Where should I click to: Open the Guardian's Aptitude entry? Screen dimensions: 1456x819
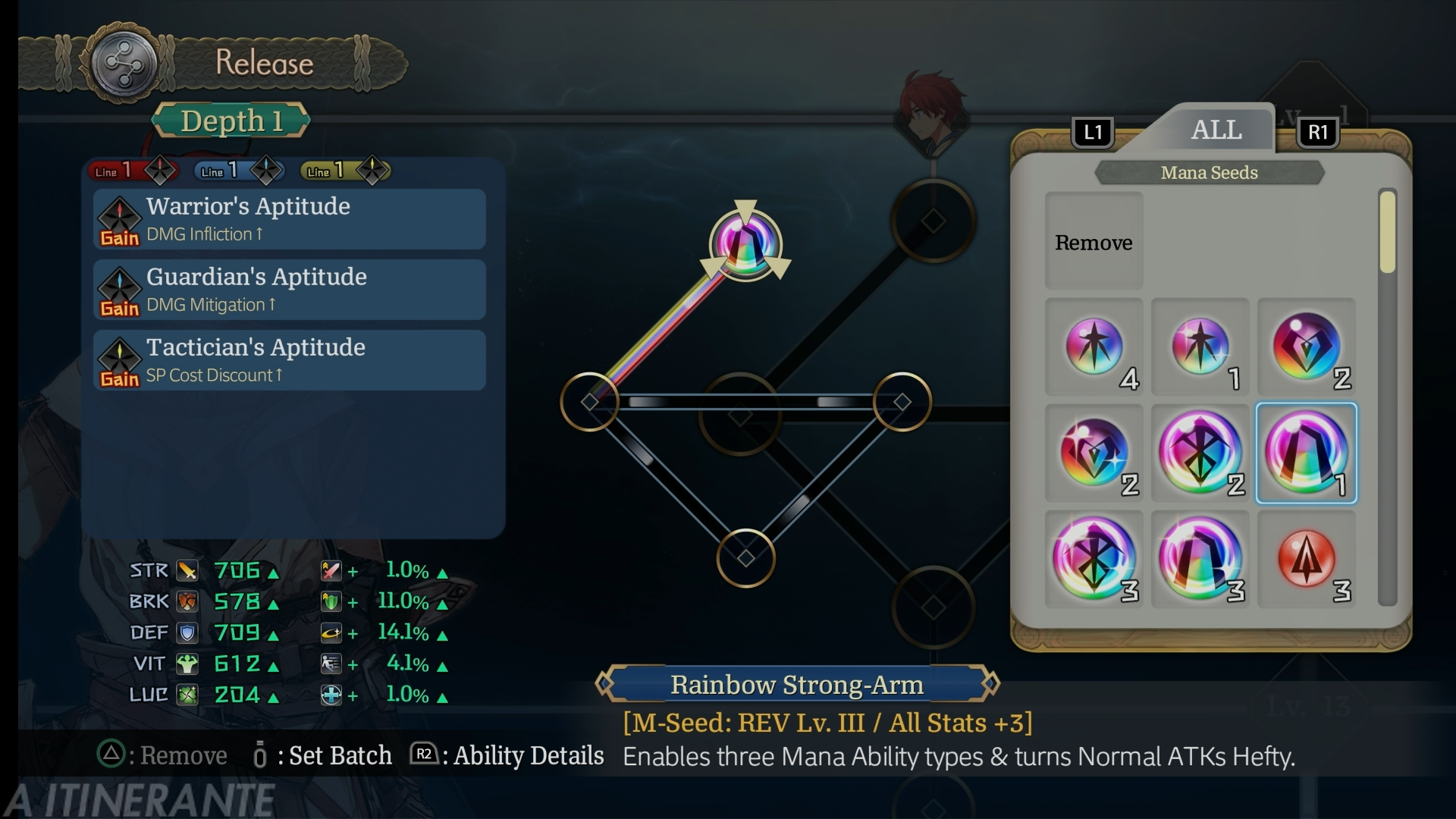[x=289, y=290]
